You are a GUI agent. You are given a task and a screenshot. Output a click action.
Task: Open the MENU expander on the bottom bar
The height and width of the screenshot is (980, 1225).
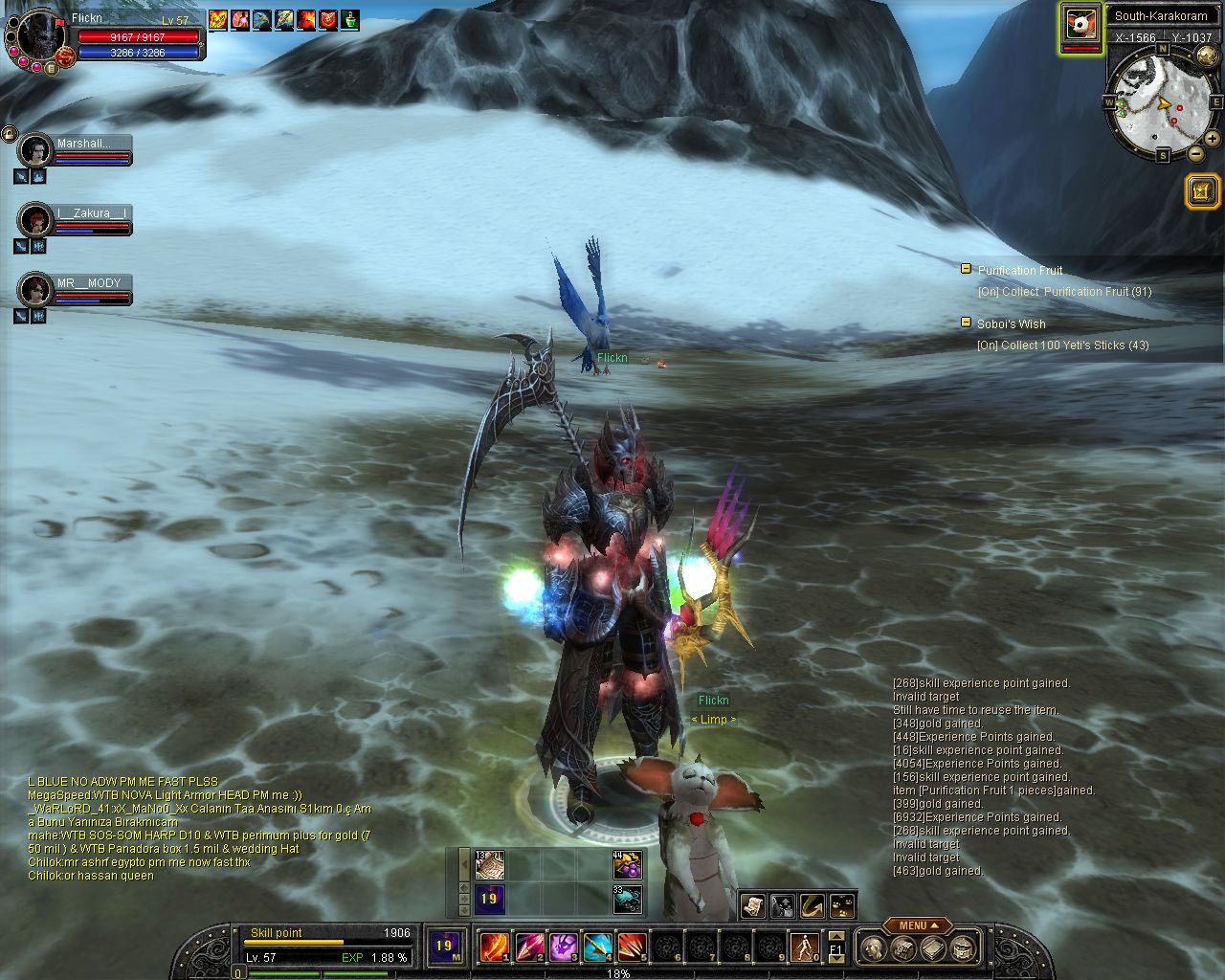point(917,925)
